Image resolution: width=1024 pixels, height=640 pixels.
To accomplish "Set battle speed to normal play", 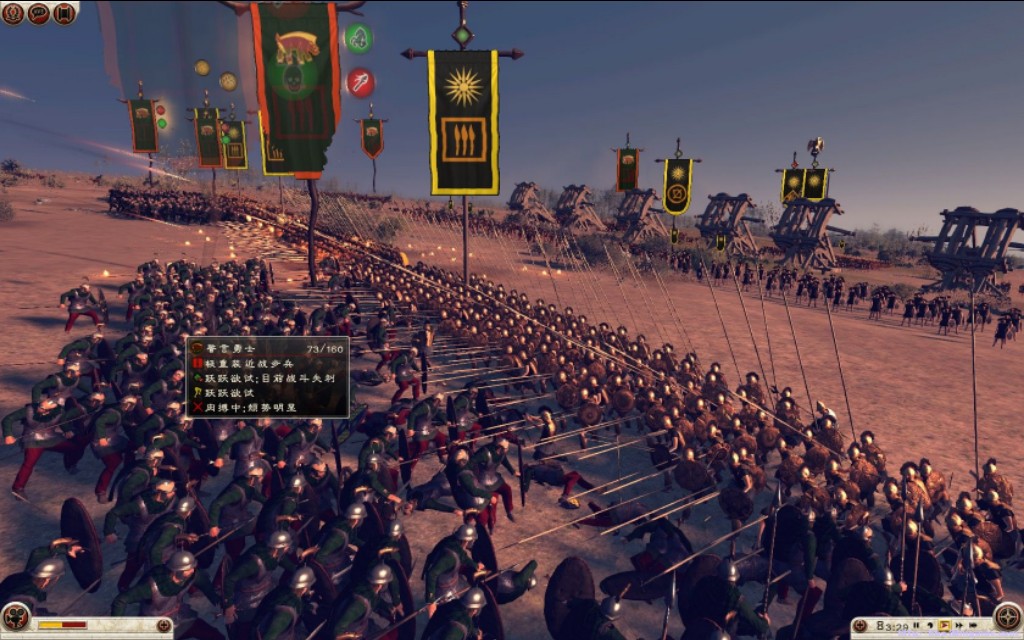I will (945, 626).
